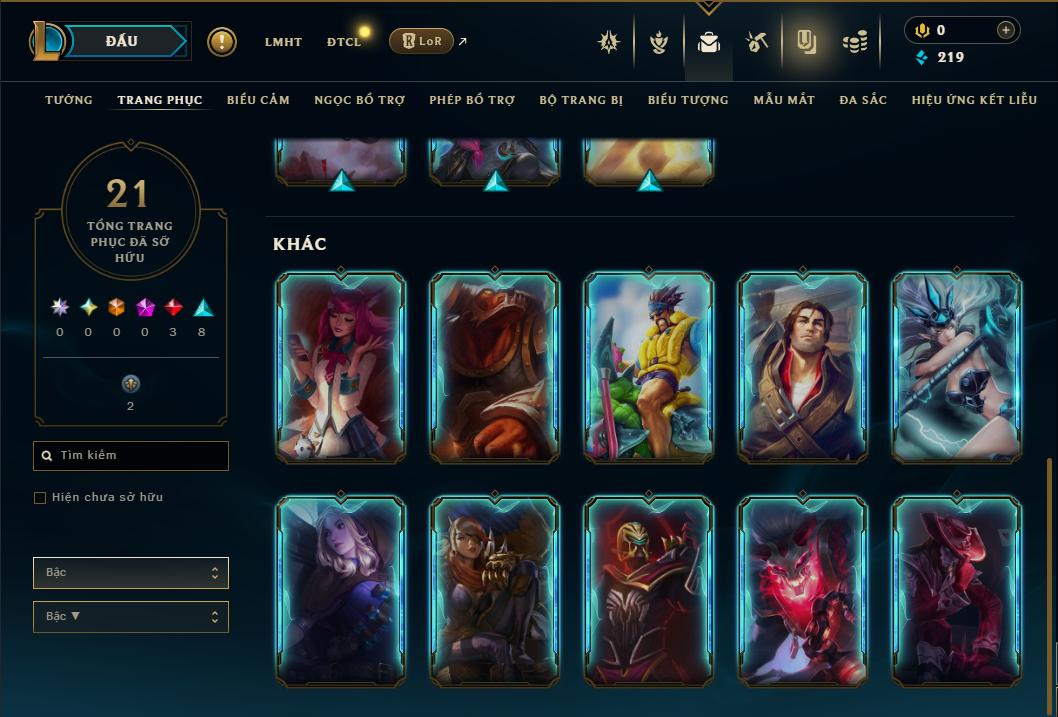
Task: Start a match with the ĐẤU button
Action: tap(122, 41)
